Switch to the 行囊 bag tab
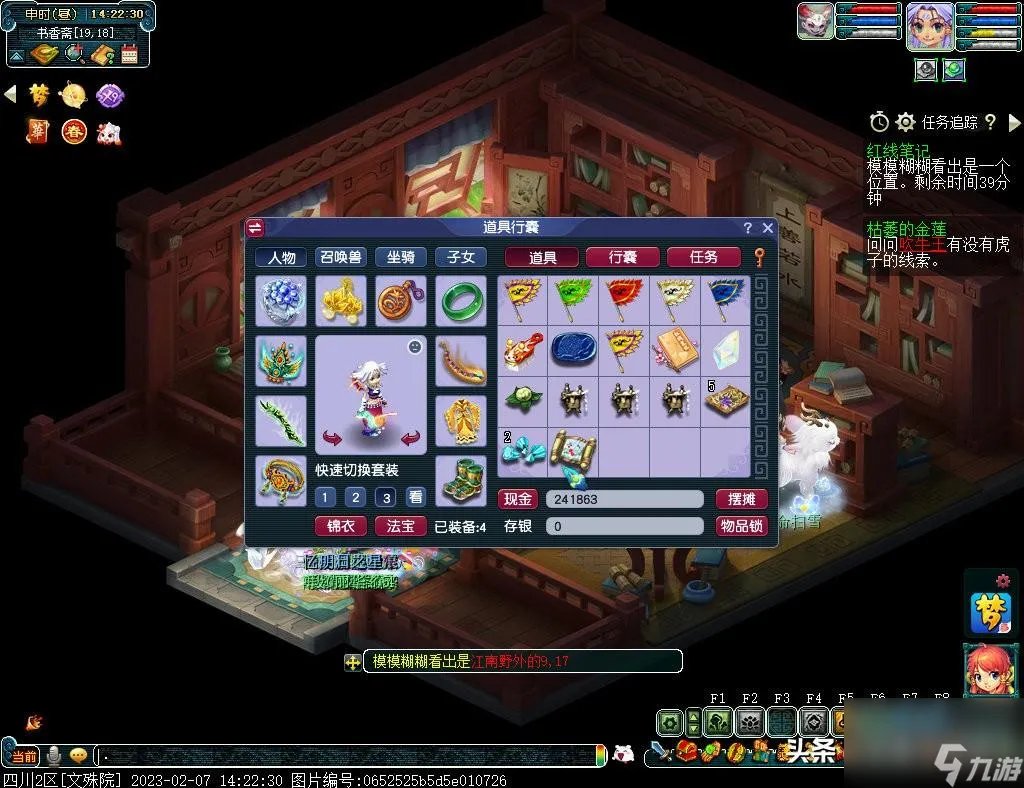Image resolution: width=1024 pixels, height=788 pixels. (x=622, y=257)
